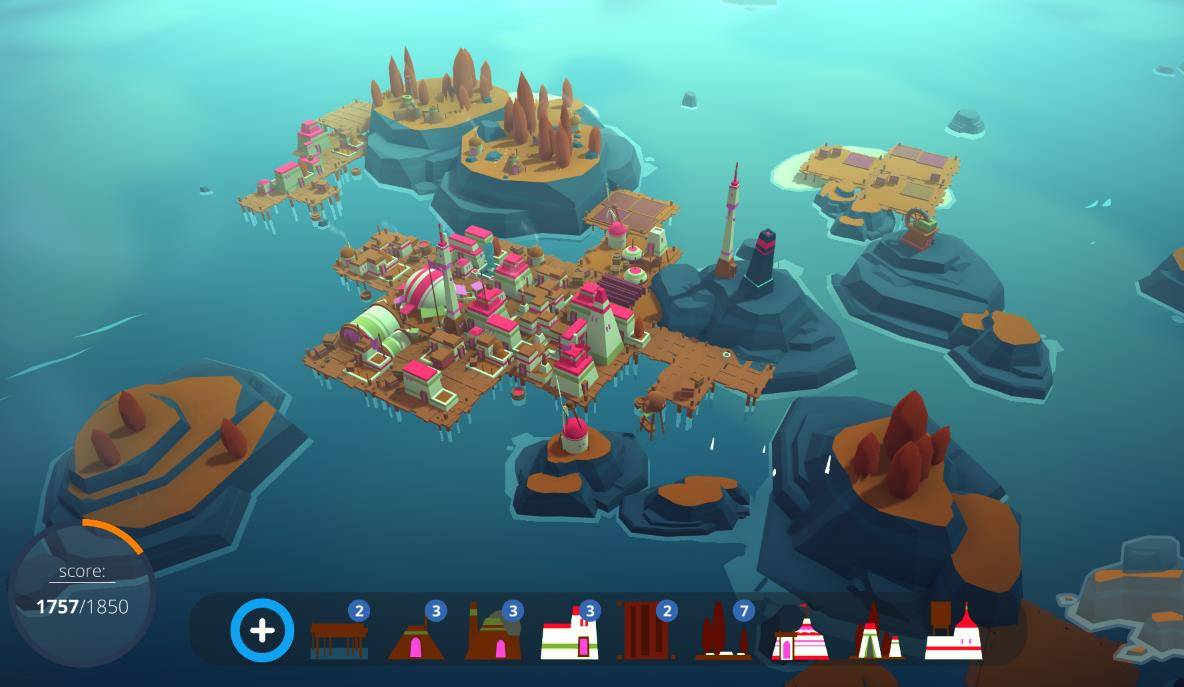Image resolution: width=1184 pixels, height=687 pixels.
Task: Select the wooden platform pier building
Action: coord(339,635)
